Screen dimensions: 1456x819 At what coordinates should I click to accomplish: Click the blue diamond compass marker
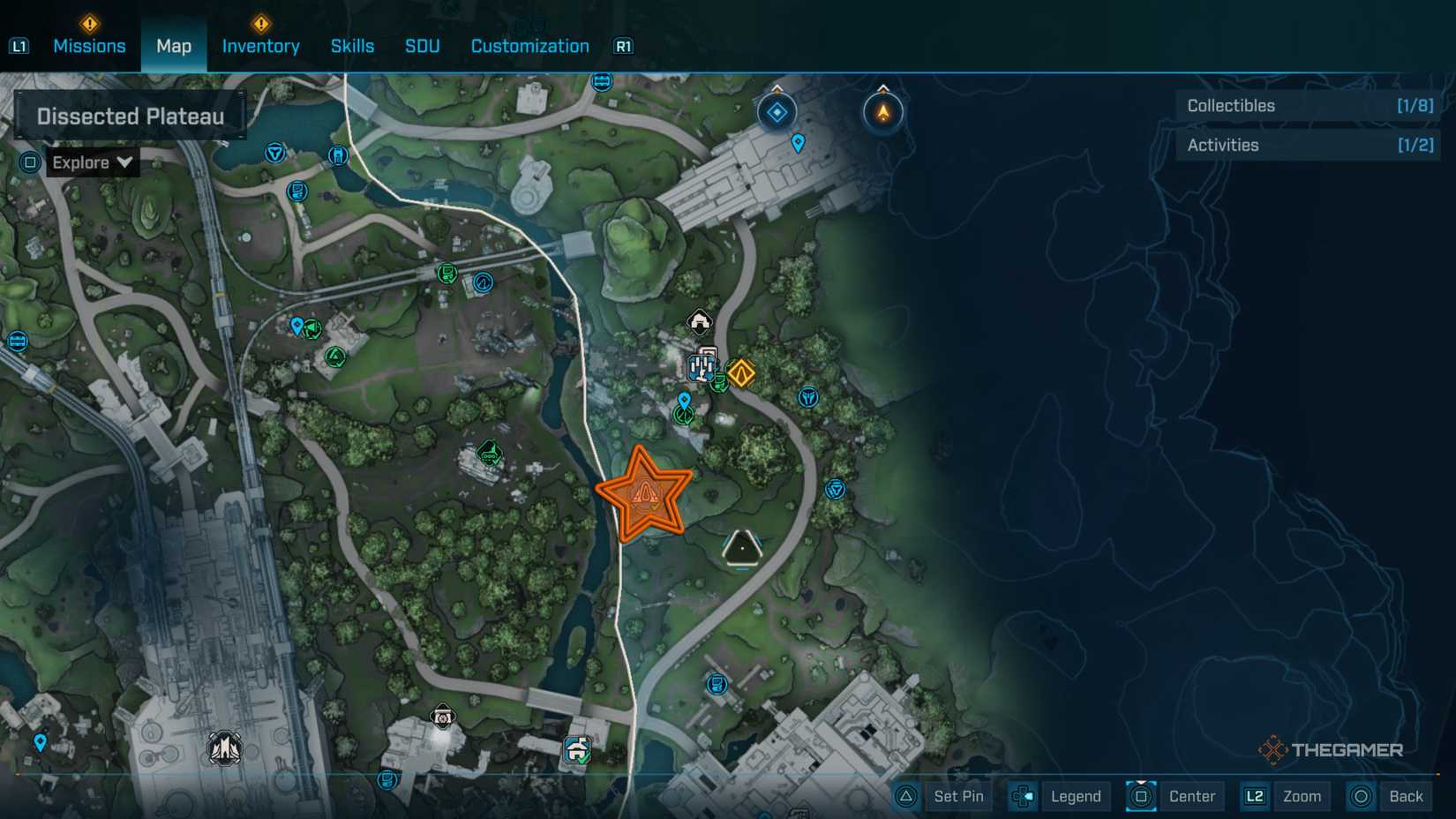point(777,112)
